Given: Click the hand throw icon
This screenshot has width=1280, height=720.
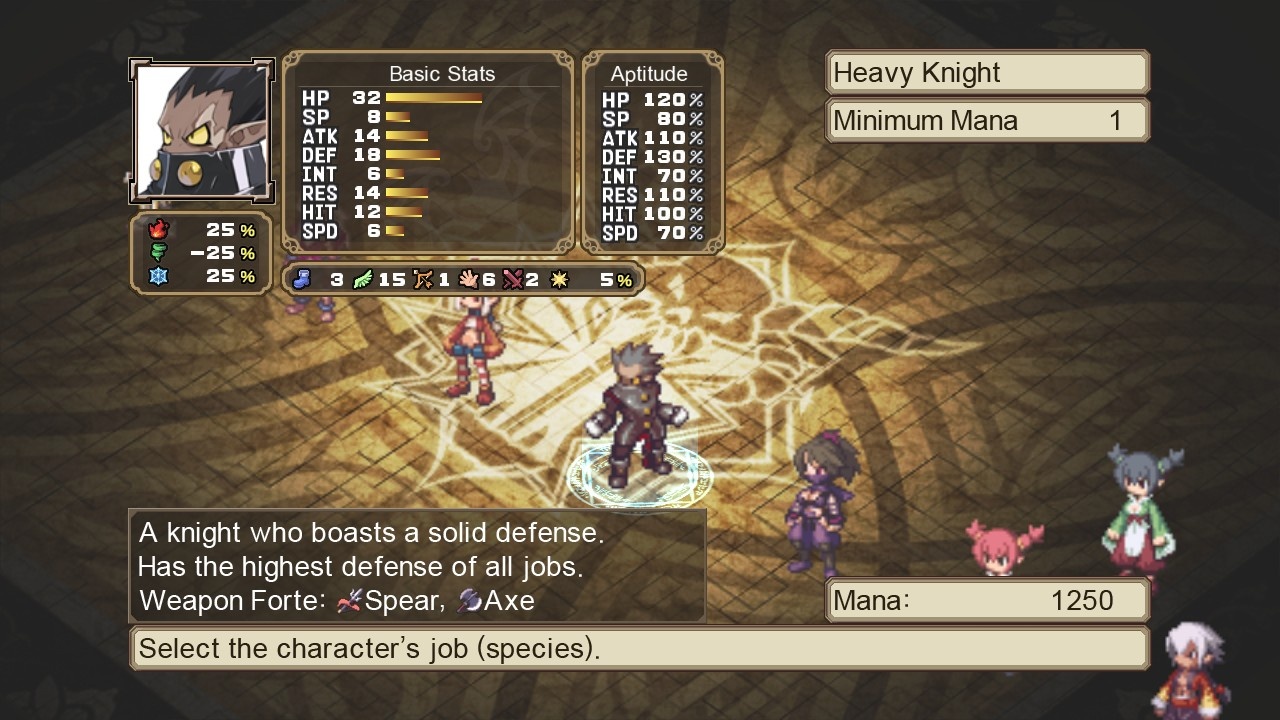Looking at the screenshot, I should (468, 279).
